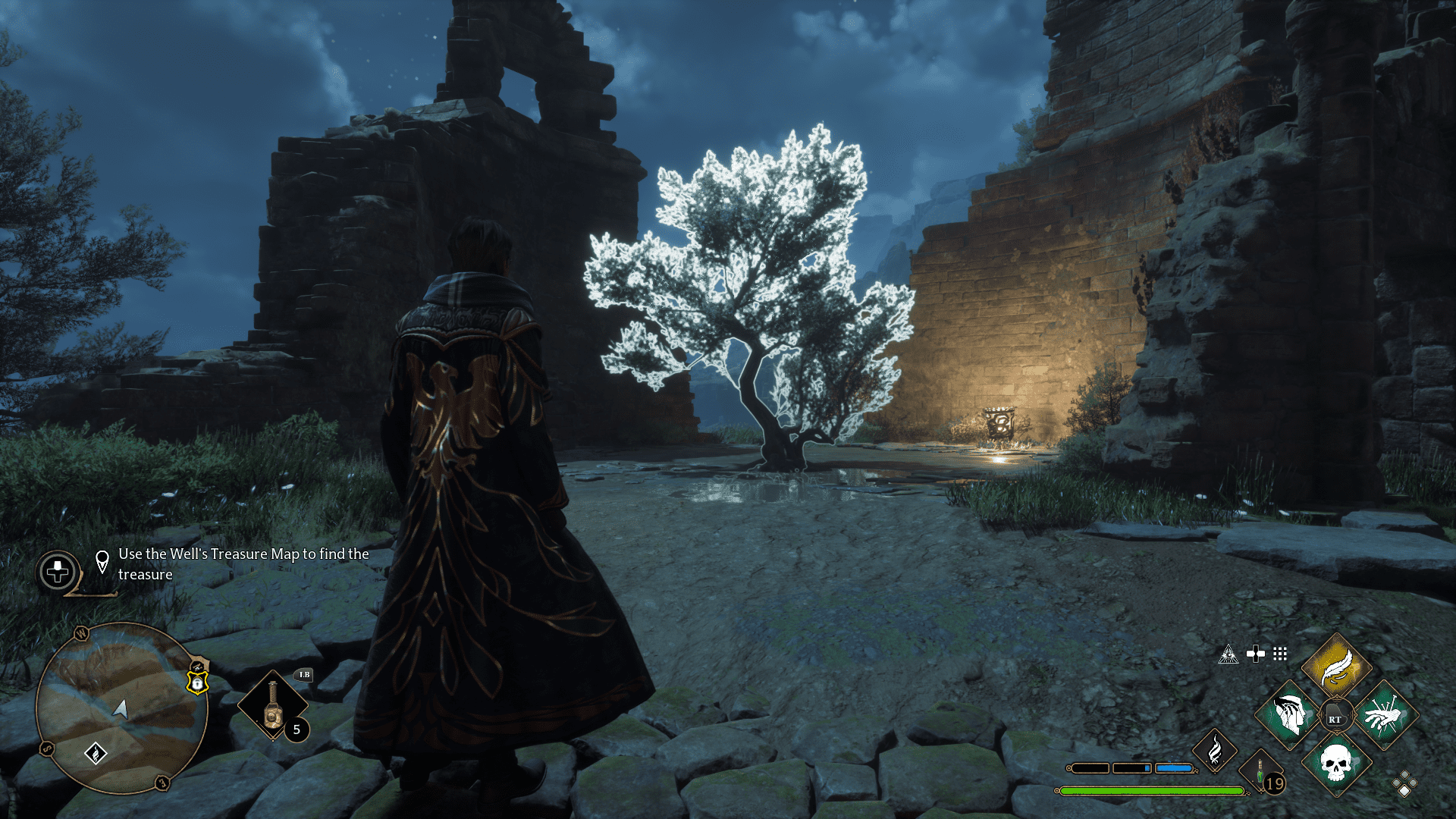
Task: Select the yellow padlock shield minimap marker
Action: [x=197, y=683]
